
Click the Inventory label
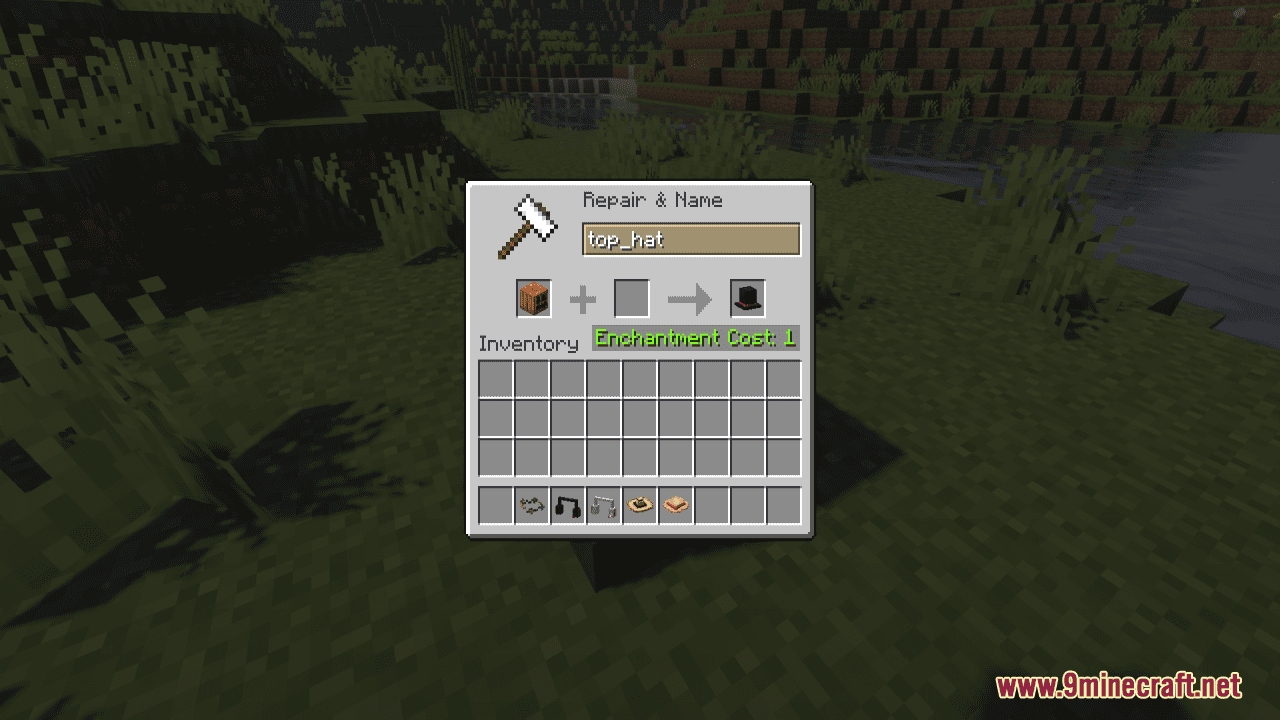coord(530,344)
